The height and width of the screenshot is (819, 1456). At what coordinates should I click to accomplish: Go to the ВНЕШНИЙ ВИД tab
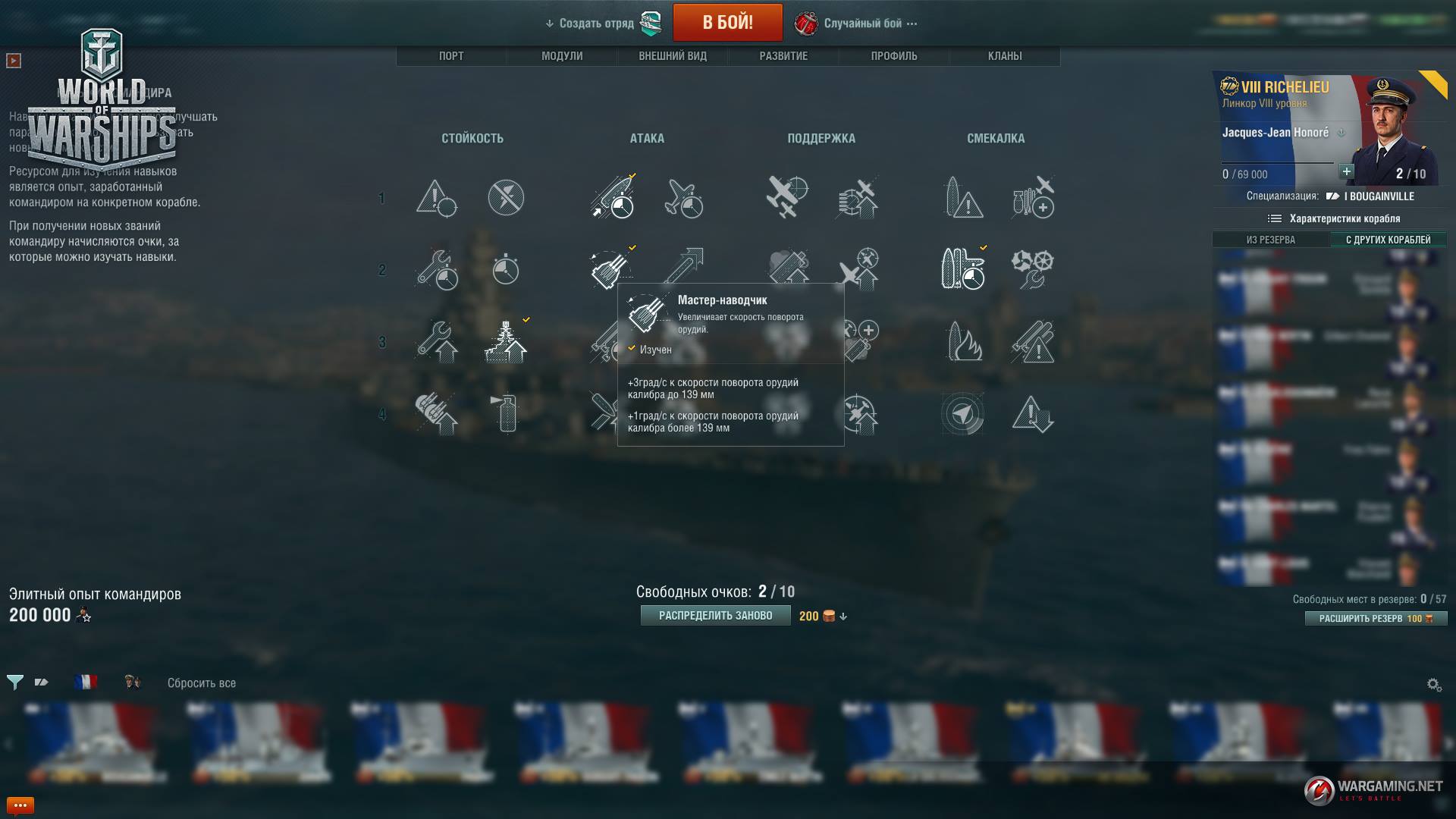pos(673,56)
